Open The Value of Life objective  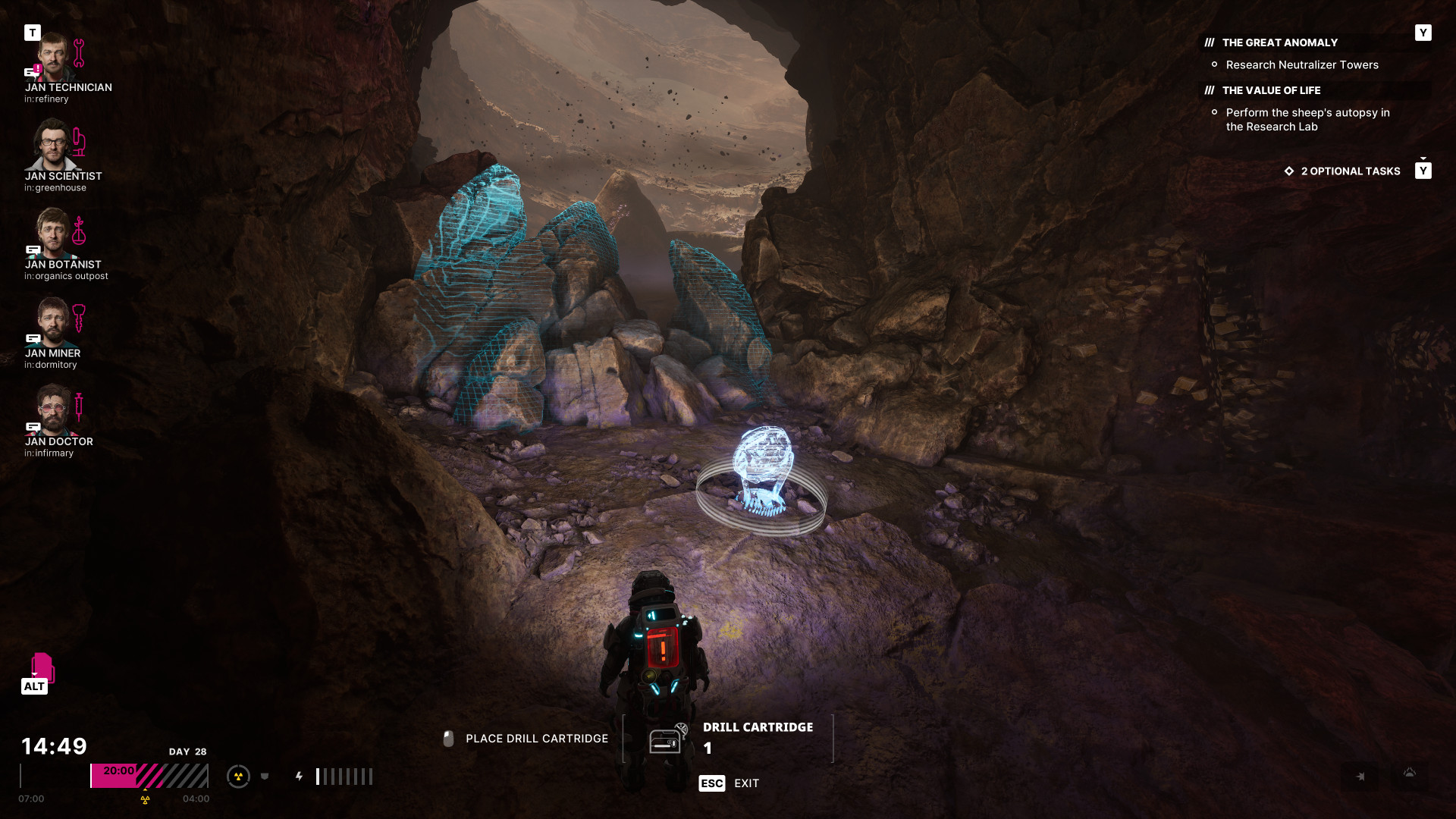(1271, 90)
